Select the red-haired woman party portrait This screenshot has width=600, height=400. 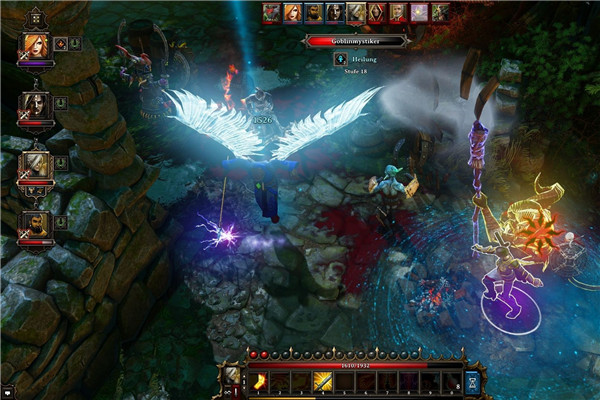click(x=34, y=46)
